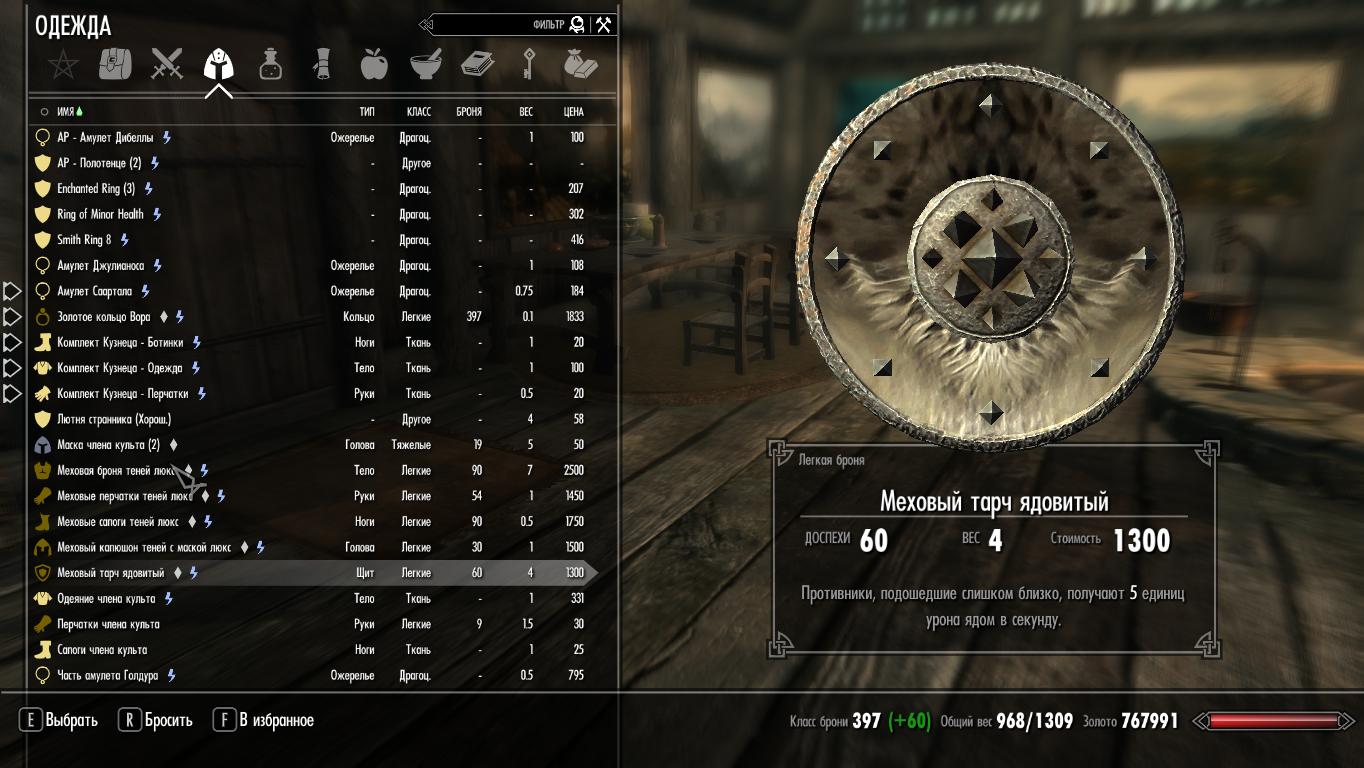Switch to the keys category

pos(529,65)
